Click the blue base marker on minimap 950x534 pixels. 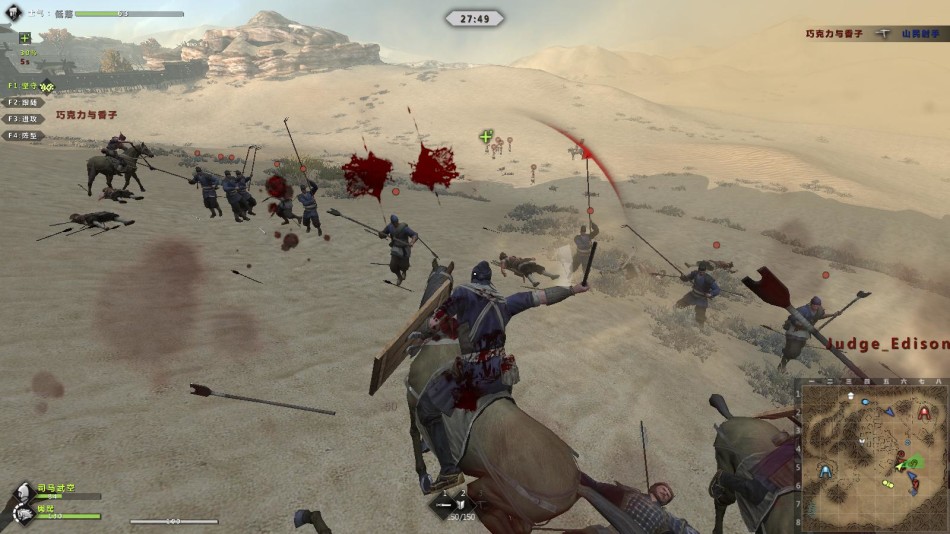coord(825,470)
